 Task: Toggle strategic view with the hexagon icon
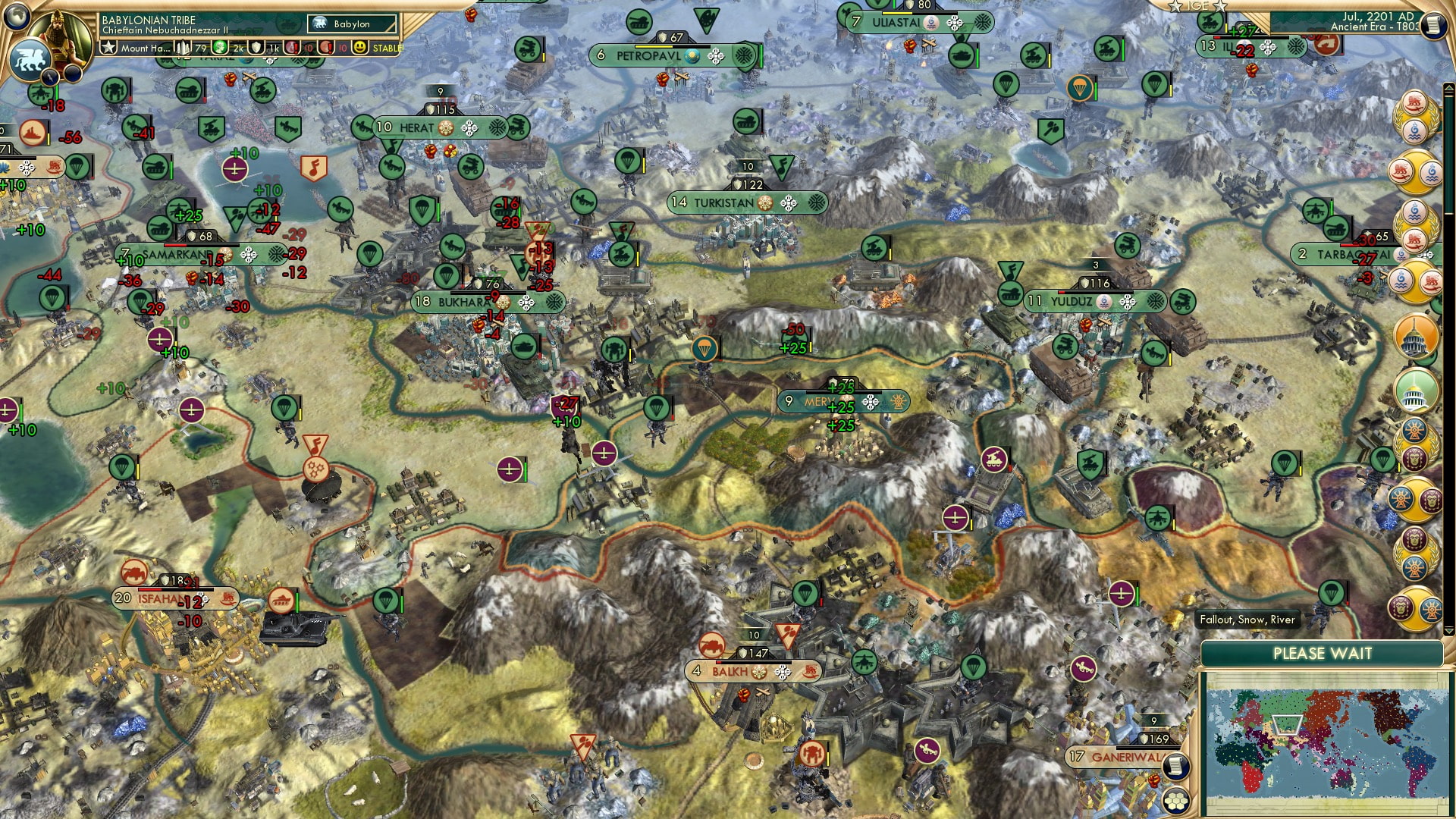point(1177,802)
